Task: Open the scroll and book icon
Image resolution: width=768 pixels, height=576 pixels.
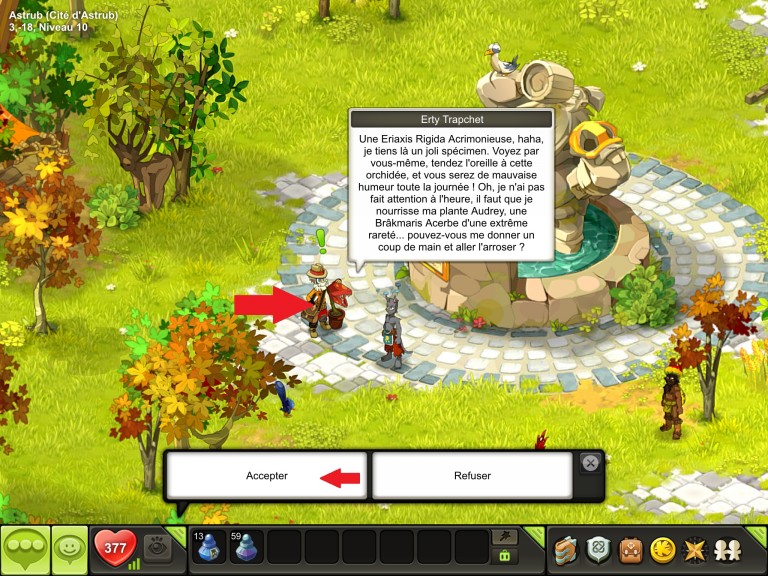Action: [x=567, y=550]
